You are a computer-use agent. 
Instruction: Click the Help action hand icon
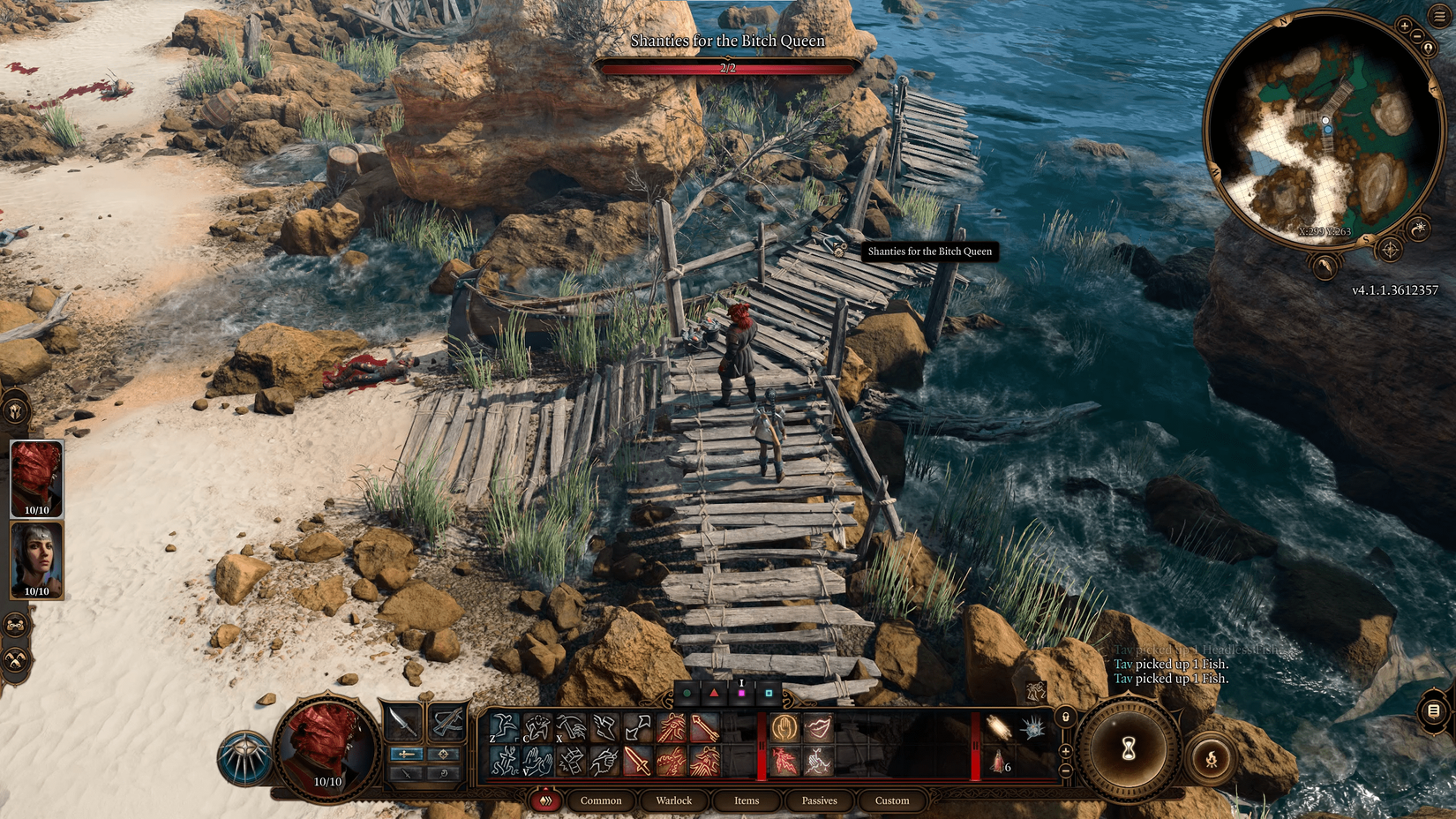tap(784, 725)
